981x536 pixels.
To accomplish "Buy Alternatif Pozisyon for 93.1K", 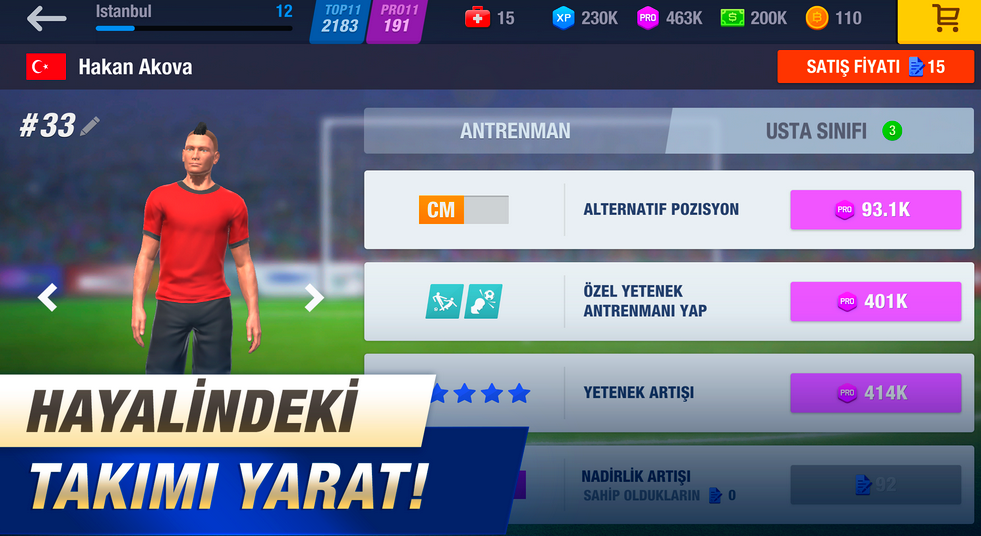I will pos(875,210).
